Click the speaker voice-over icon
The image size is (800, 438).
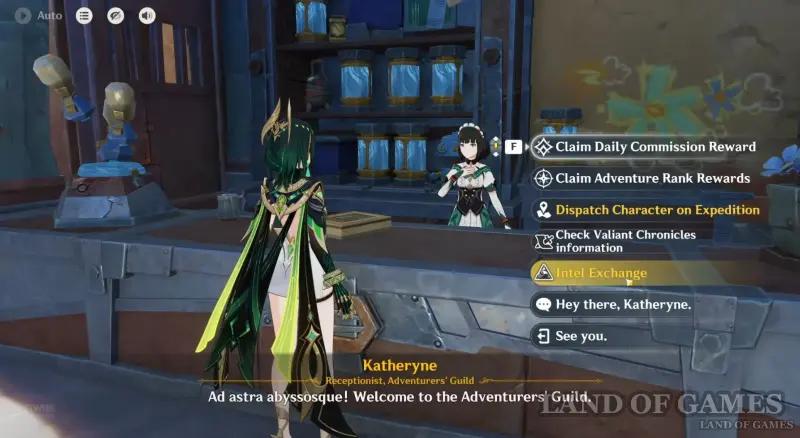pos(147,16)
